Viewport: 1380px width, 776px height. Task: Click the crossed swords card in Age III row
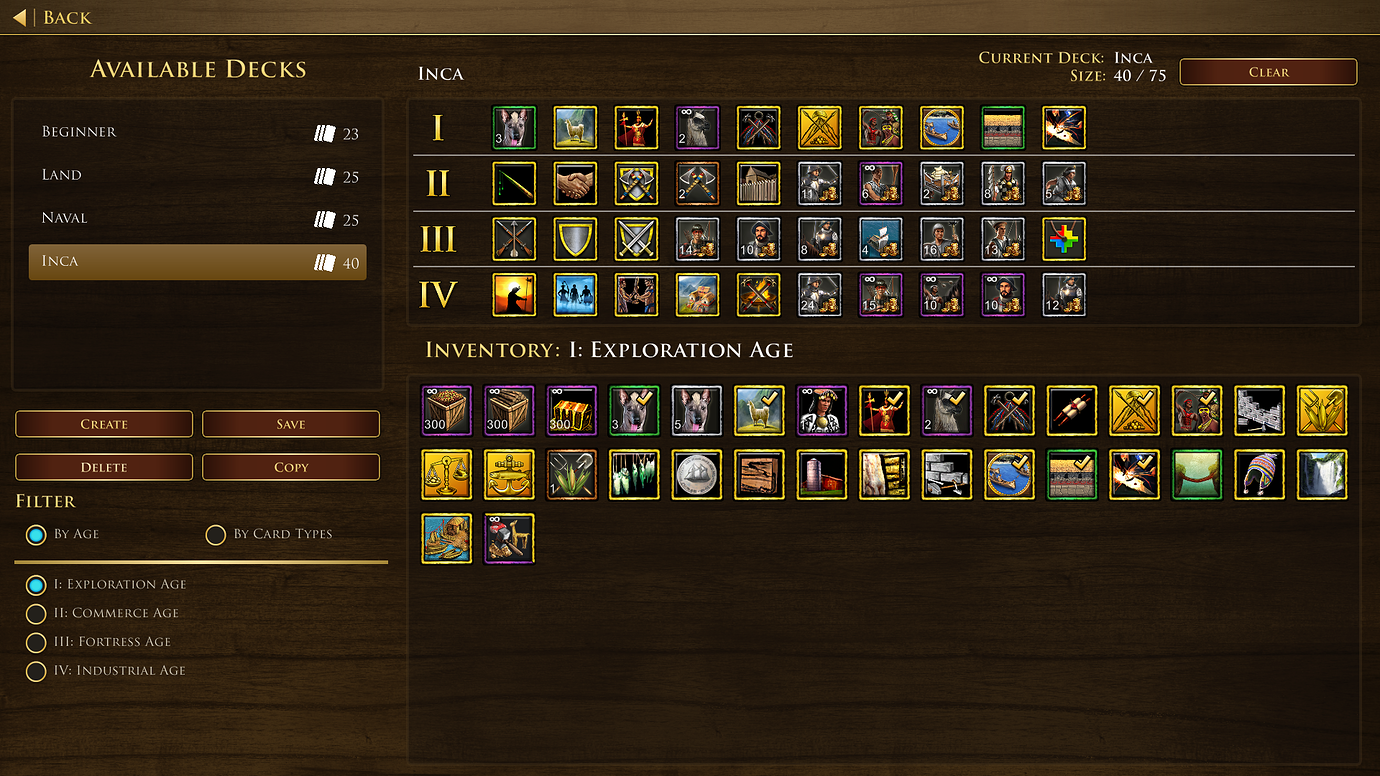coord(636,238)
